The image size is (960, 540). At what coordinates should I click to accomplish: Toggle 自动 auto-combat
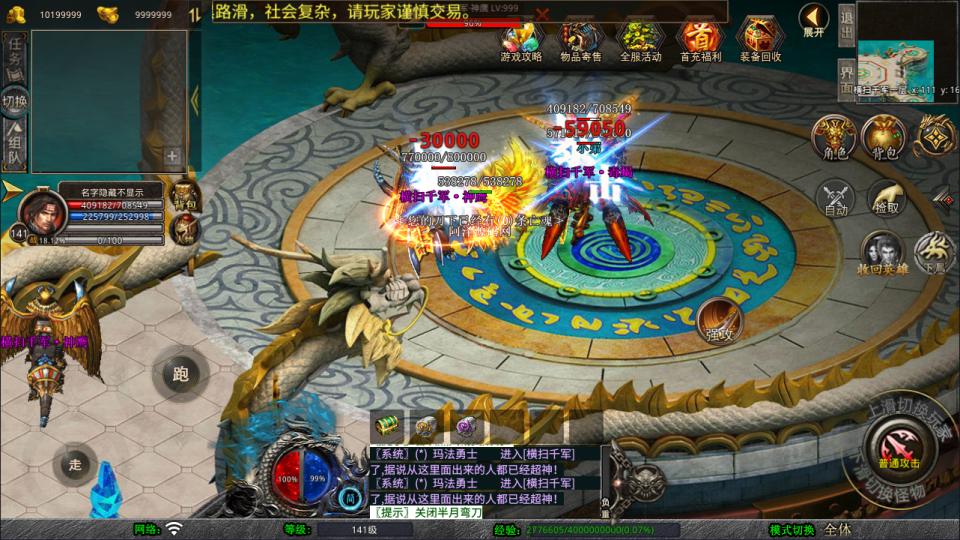(836, 199)
